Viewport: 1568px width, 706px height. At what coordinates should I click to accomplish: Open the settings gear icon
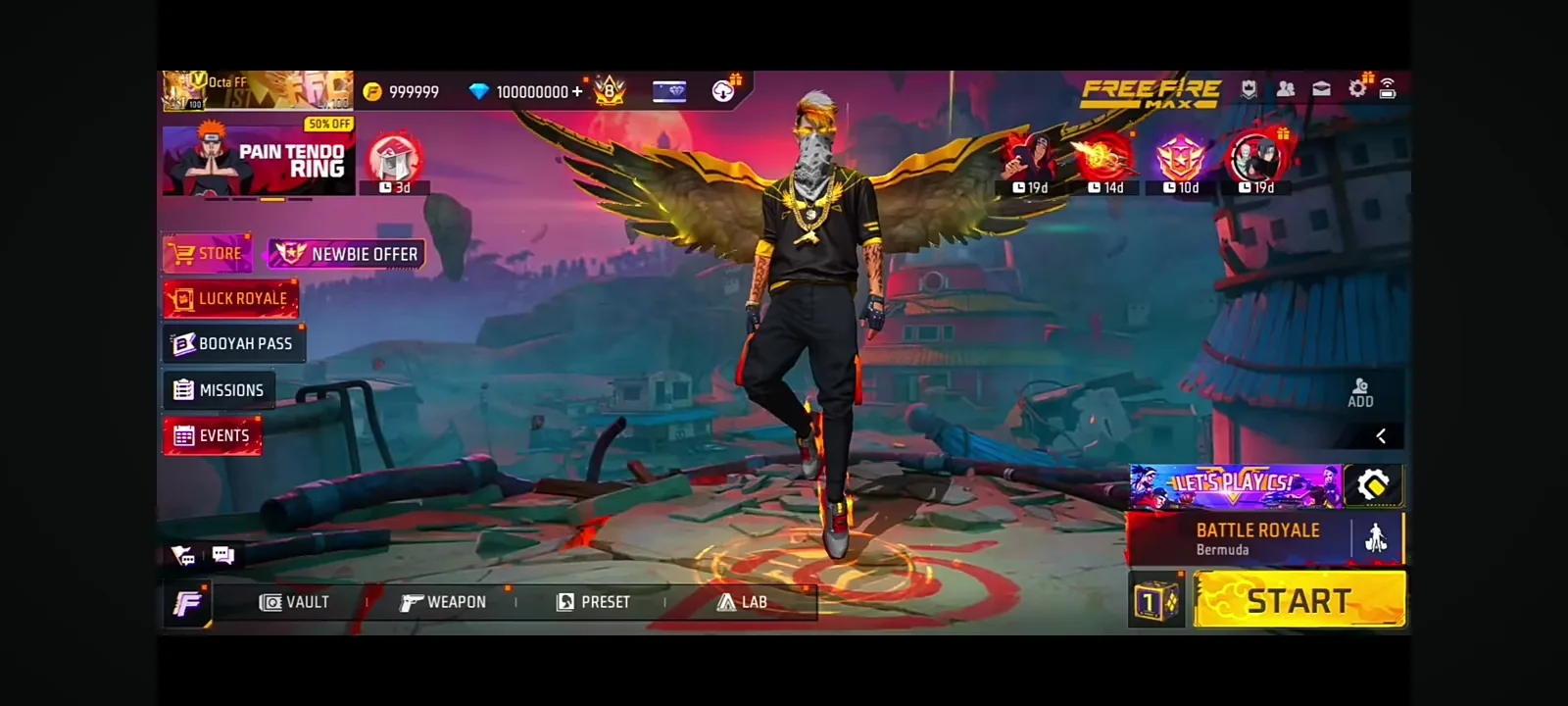1357,89
